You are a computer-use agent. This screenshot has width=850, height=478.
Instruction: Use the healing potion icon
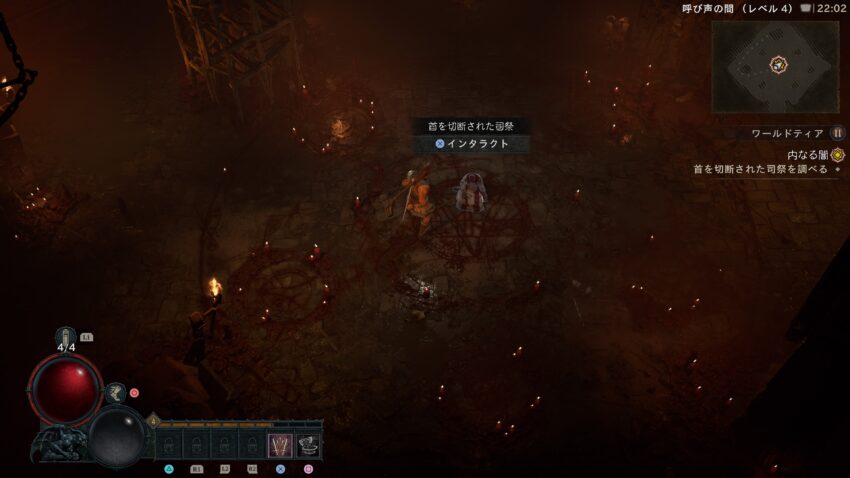coord(67,338)
